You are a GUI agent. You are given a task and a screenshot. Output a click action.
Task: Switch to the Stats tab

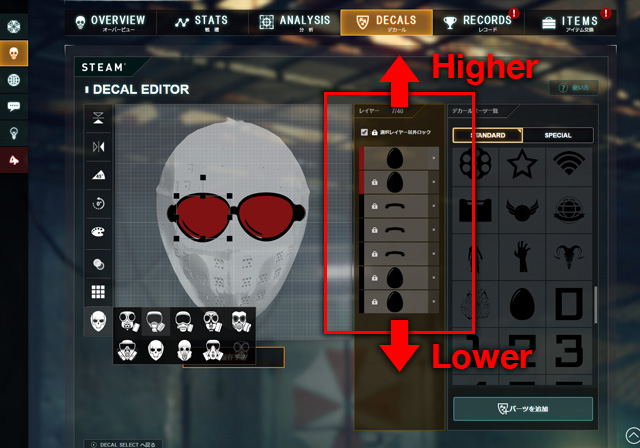click(x=200, y=22)
